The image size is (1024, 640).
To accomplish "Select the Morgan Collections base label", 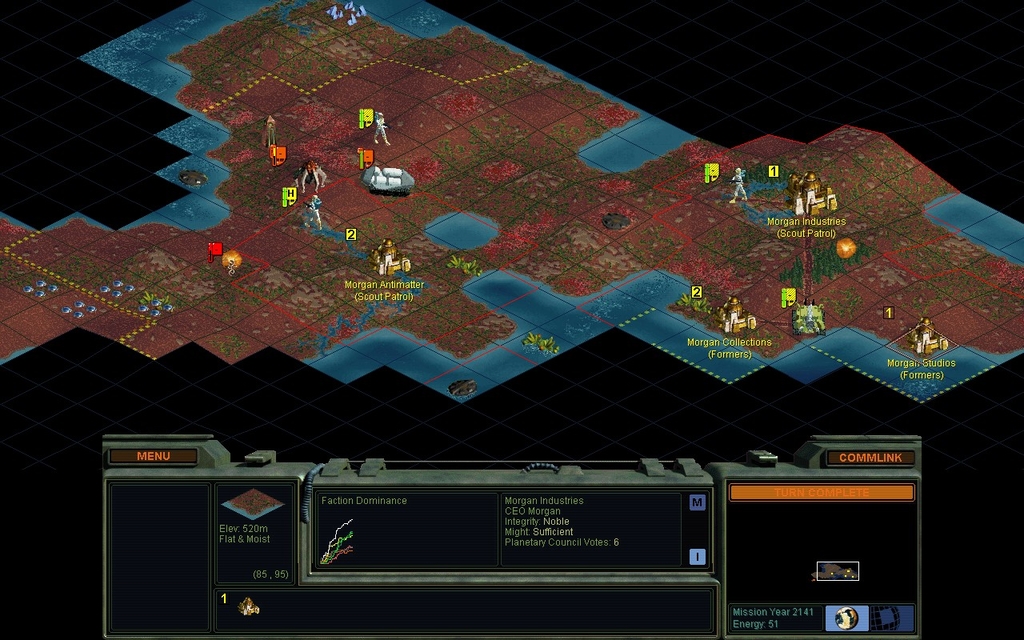I will click(x=729, y=343).
